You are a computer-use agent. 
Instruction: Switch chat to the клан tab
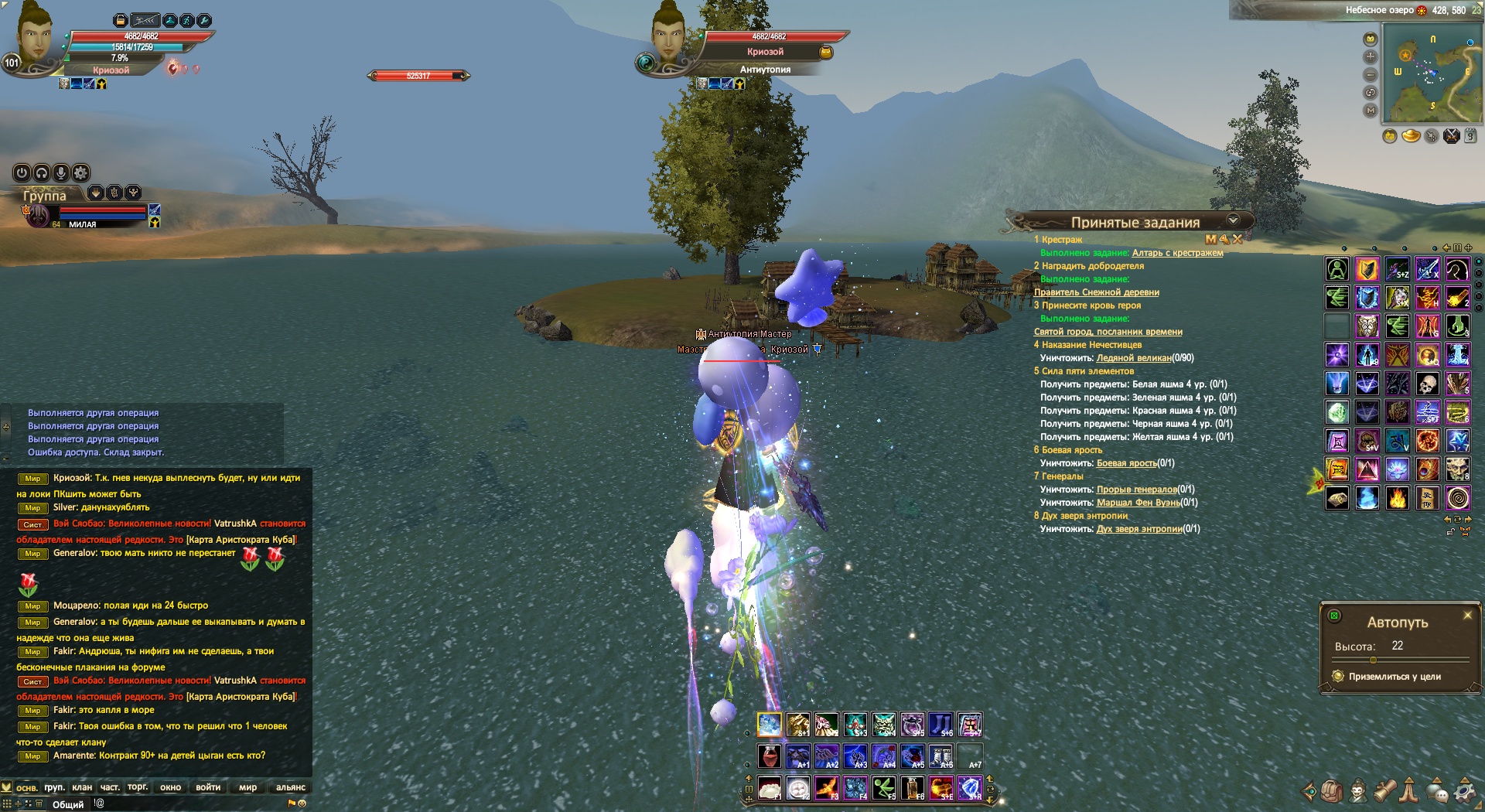(x=82, y=787)
